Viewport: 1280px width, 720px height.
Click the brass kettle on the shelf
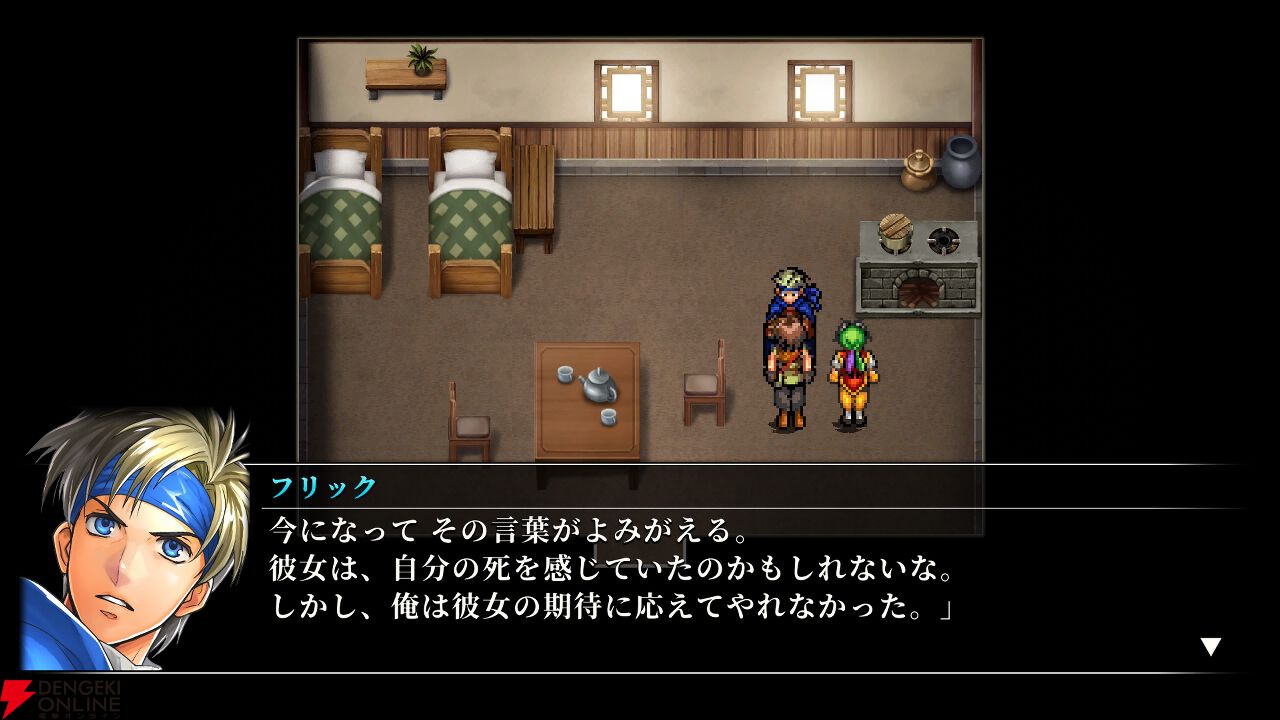(917, 170)
